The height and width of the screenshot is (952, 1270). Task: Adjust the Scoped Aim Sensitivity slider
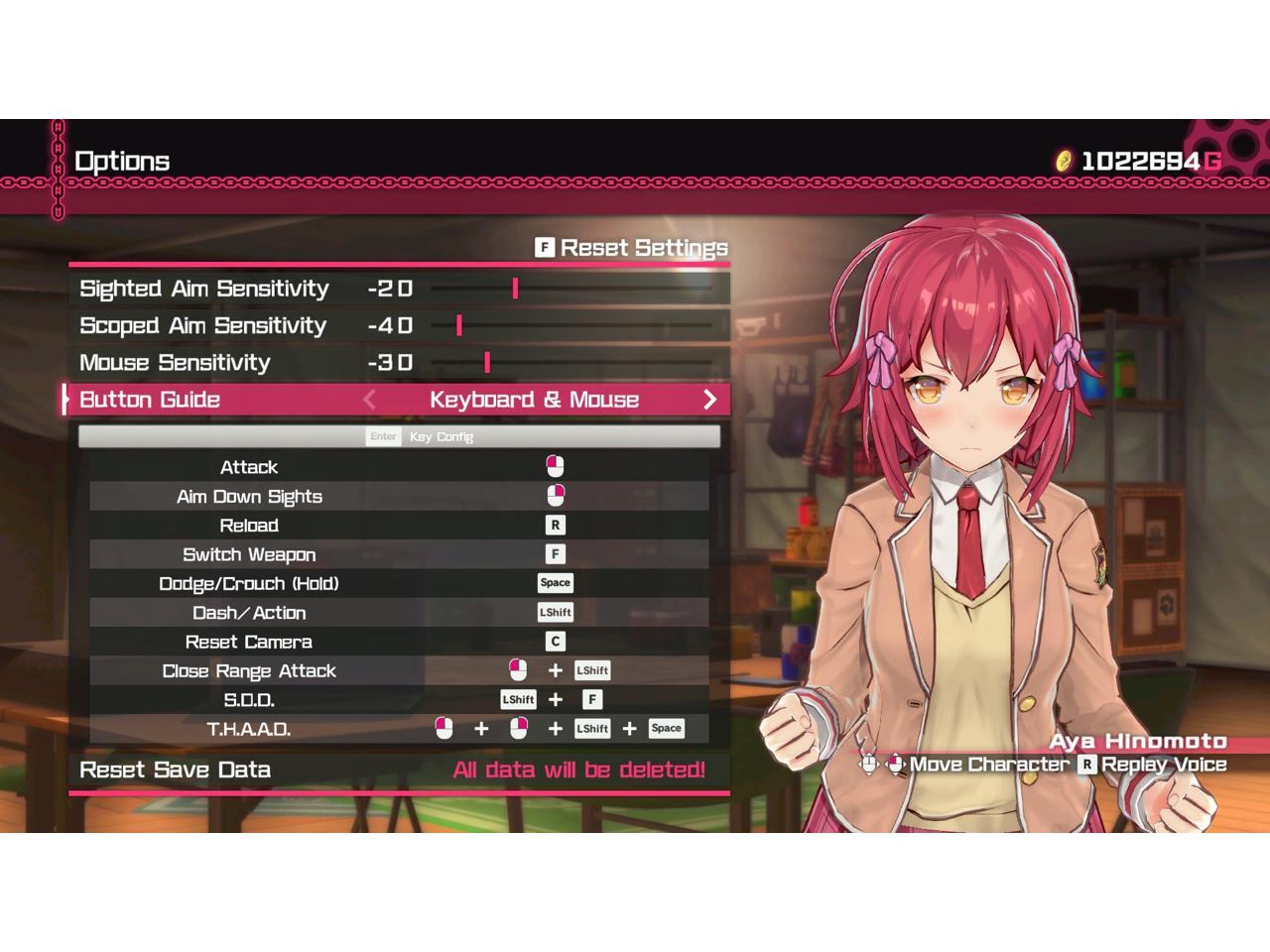[x=459, y=325]
